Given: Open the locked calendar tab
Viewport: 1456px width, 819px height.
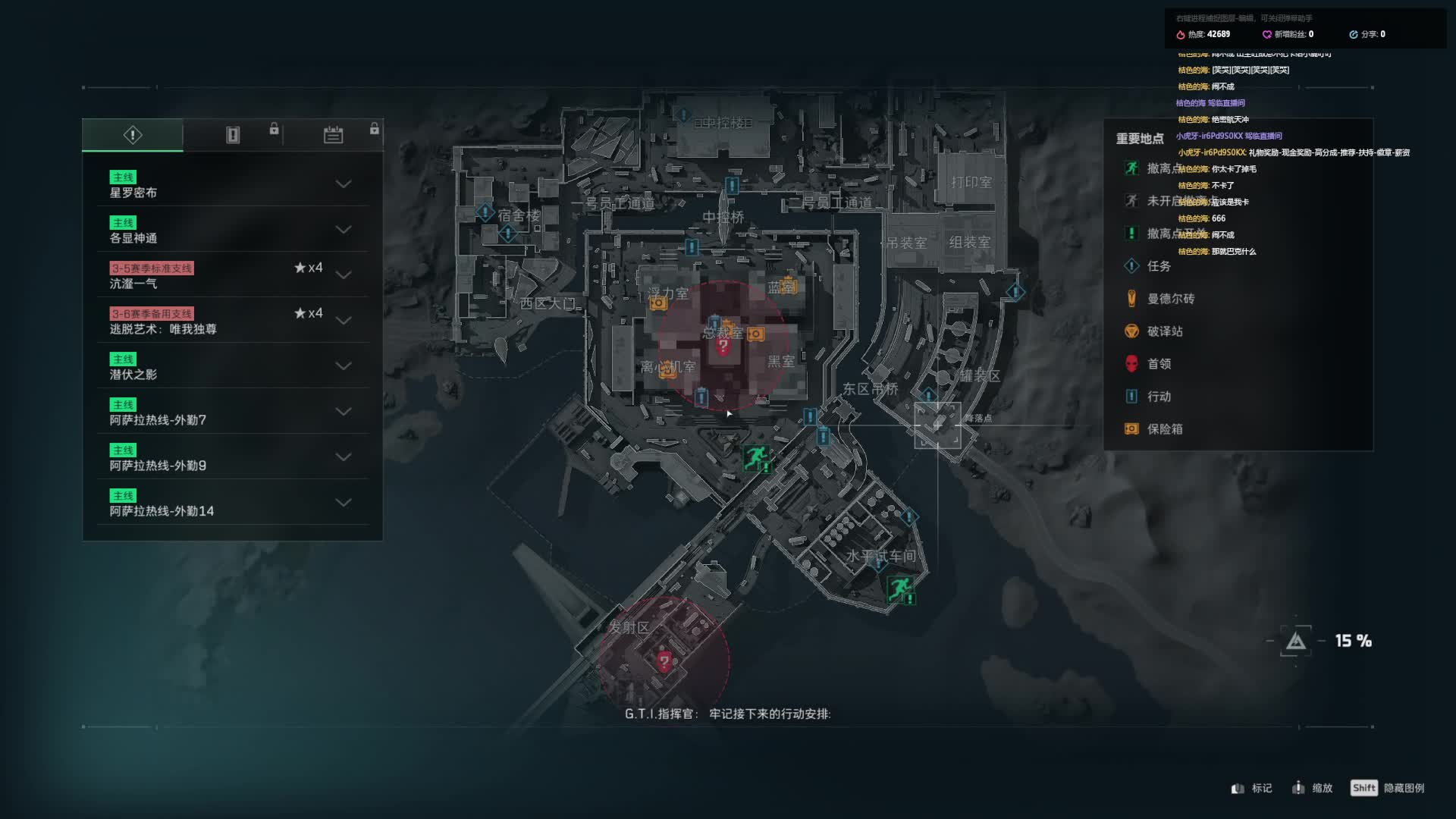Looking at the screenshot, I should pos(333,135).
